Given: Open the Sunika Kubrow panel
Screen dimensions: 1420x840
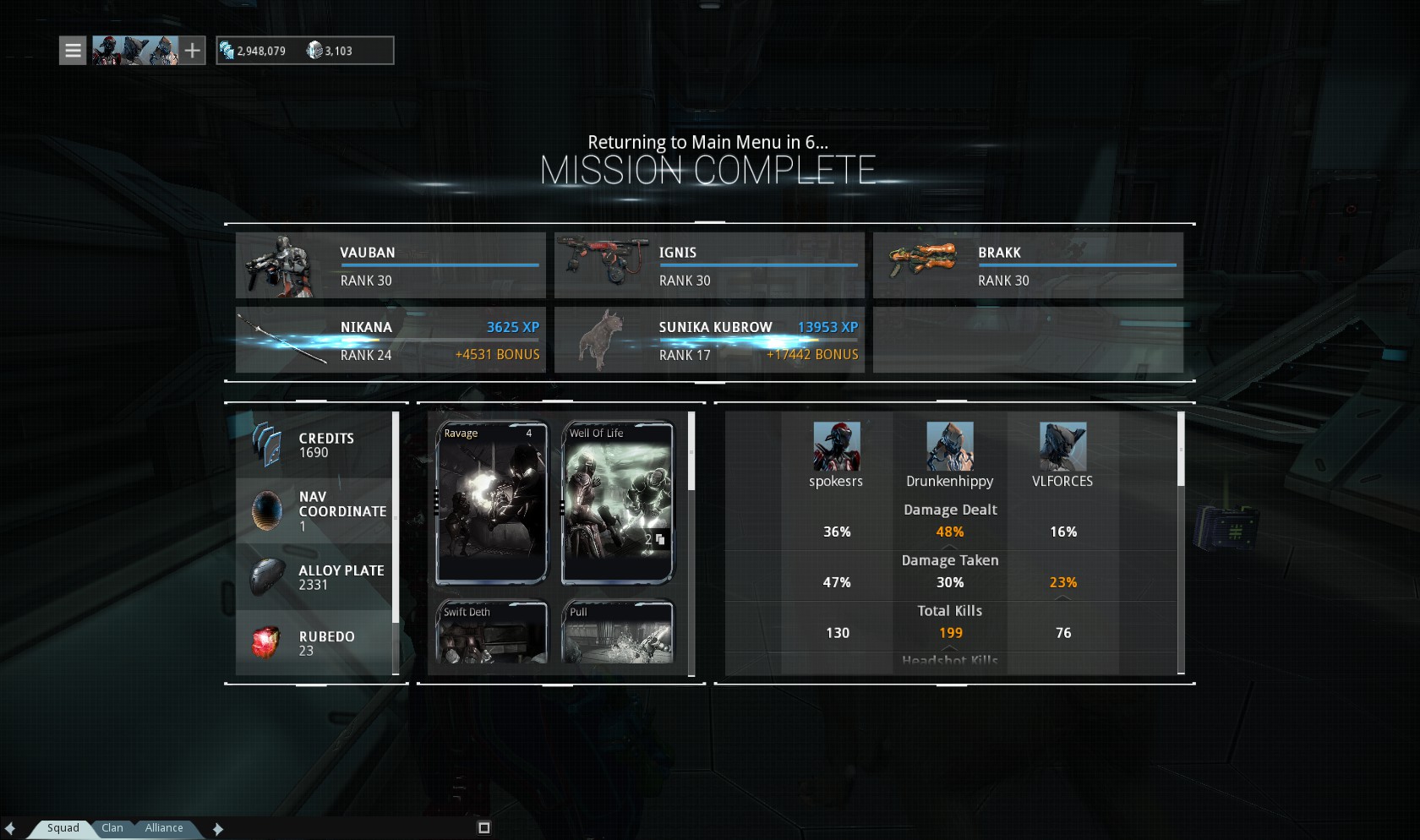Looking at the screenshot, I should (x=709, y=340).
